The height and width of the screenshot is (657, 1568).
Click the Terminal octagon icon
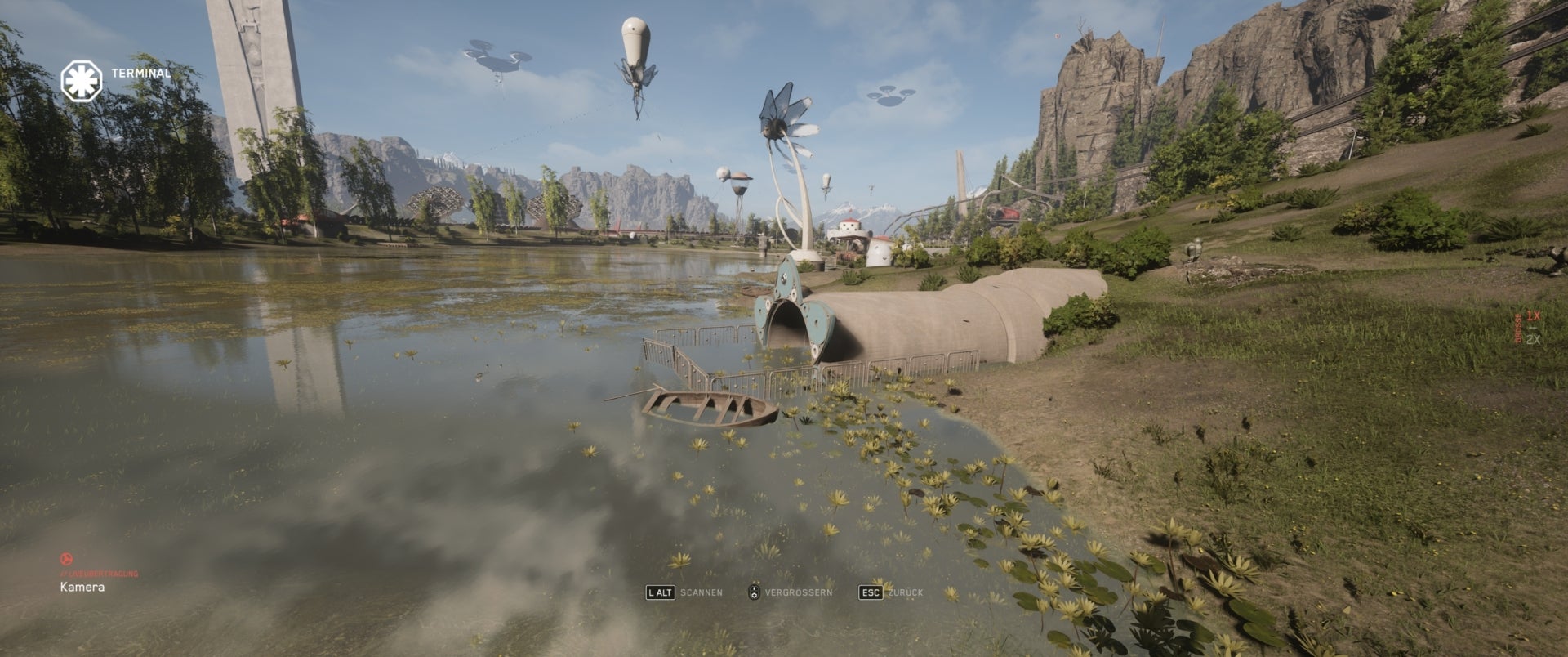(80, 81)
